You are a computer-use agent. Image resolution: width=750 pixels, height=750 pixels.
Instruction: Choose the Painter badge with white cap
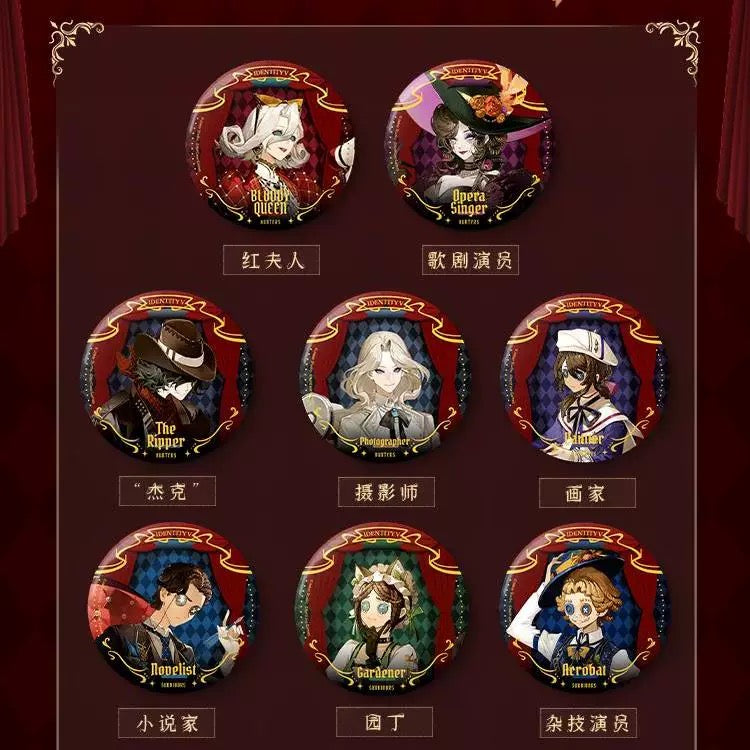(x=585, y=377)
